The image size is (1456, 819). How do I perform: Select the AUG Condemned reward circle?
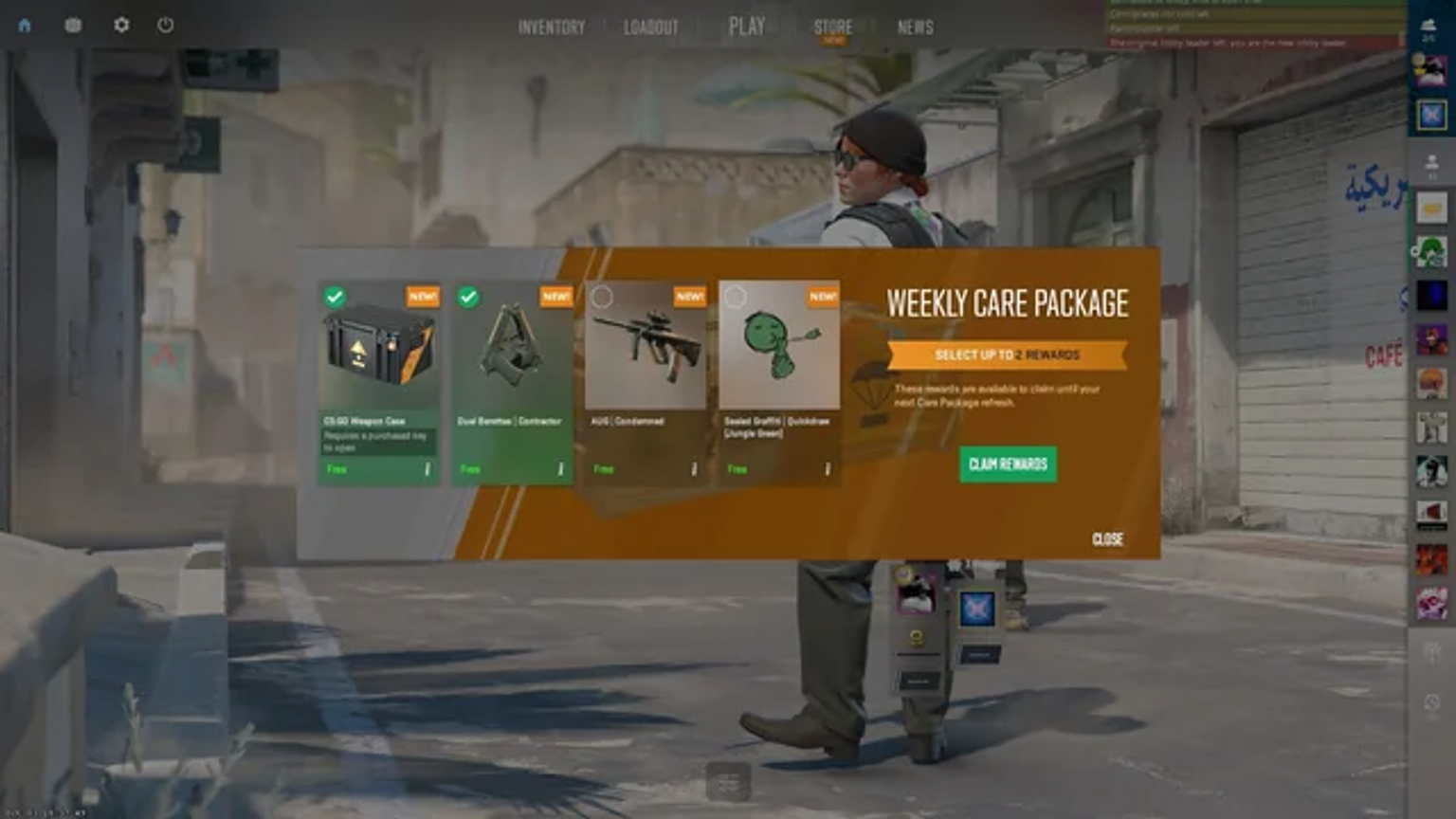coord(601,297)
